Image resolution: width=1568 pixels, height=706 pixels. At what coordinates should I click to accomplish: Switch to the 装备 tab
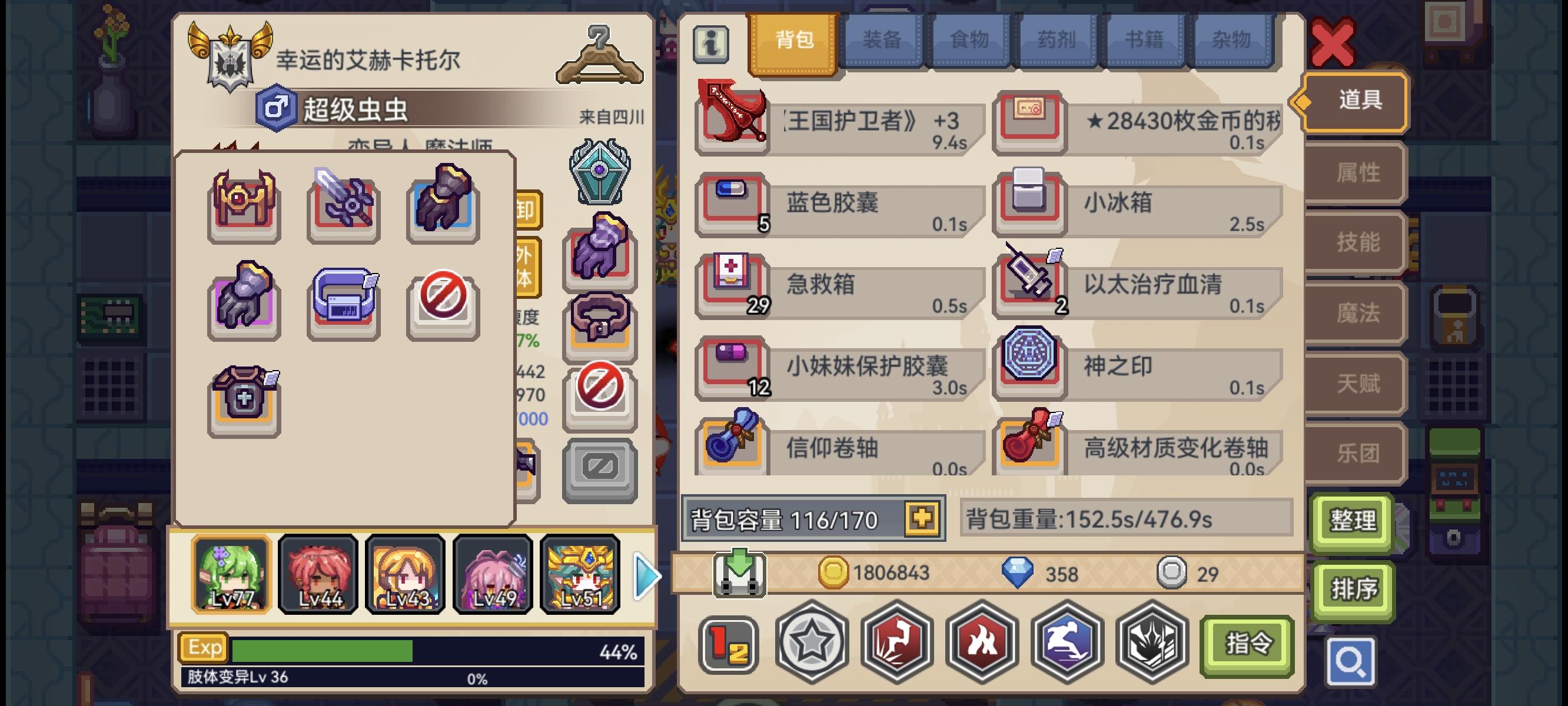882,39
